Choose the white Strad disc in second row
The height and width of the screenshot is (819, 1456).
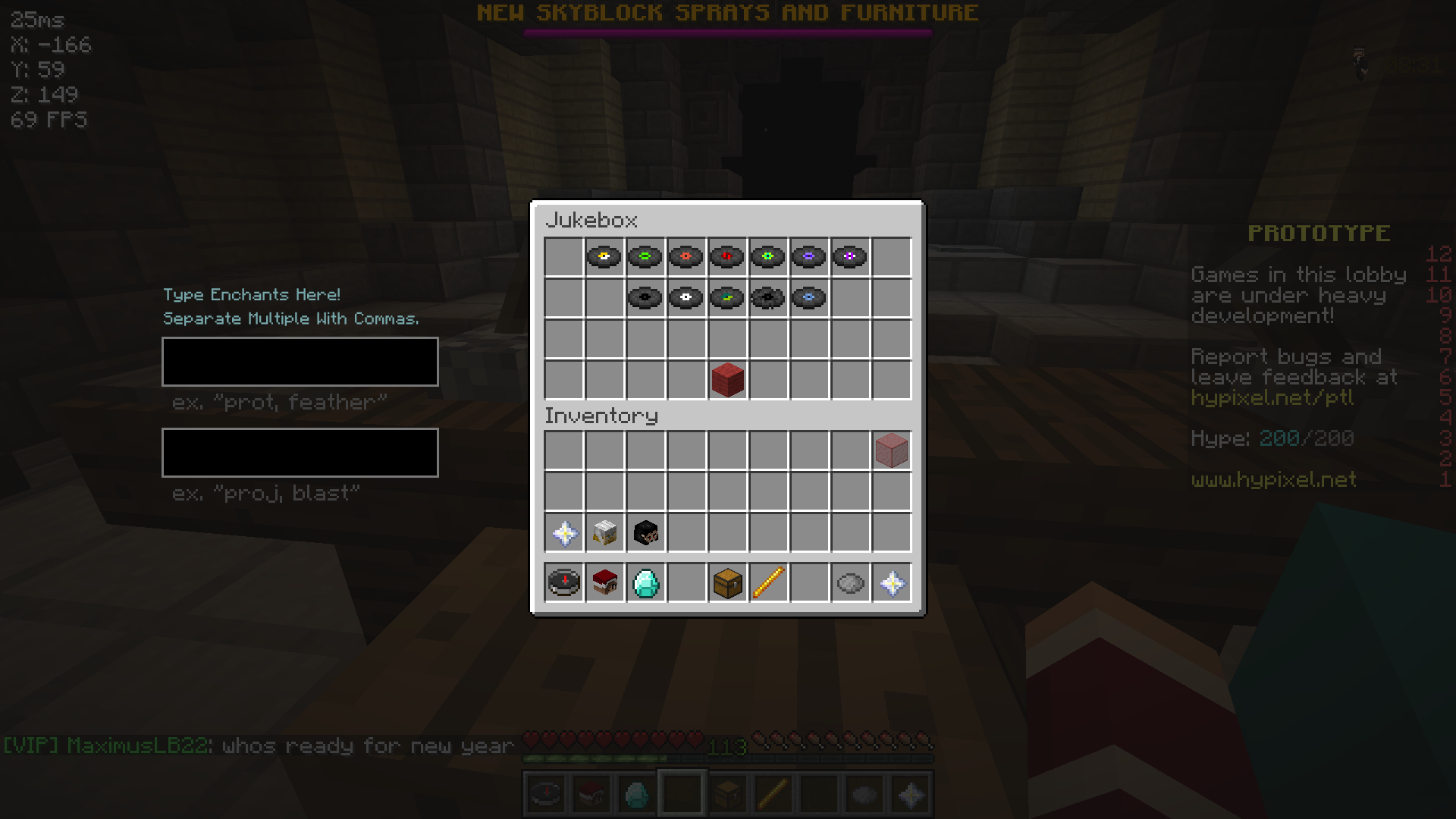click(x=686, y=298)
